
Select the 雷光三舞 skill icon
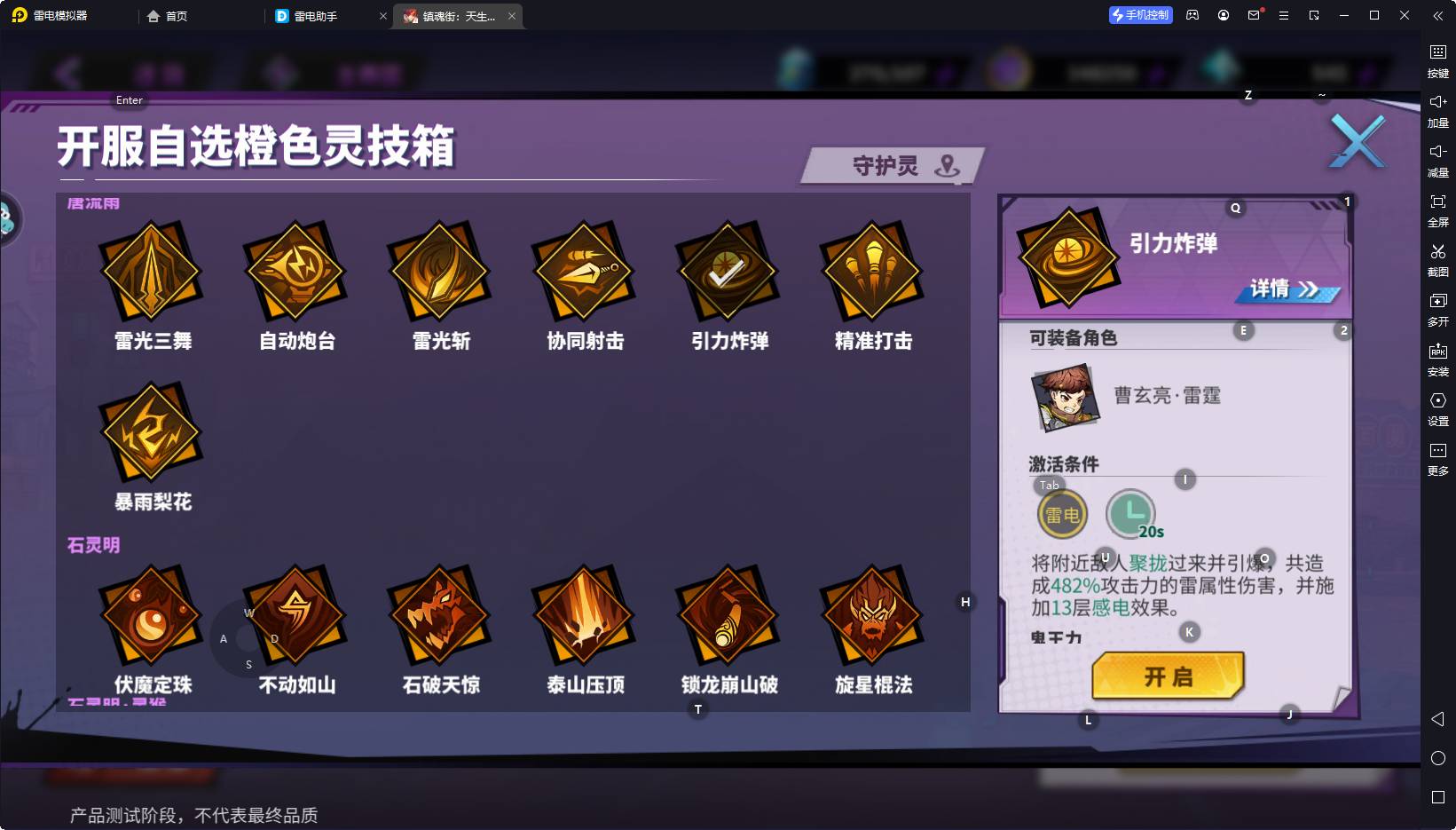(152, 271)
